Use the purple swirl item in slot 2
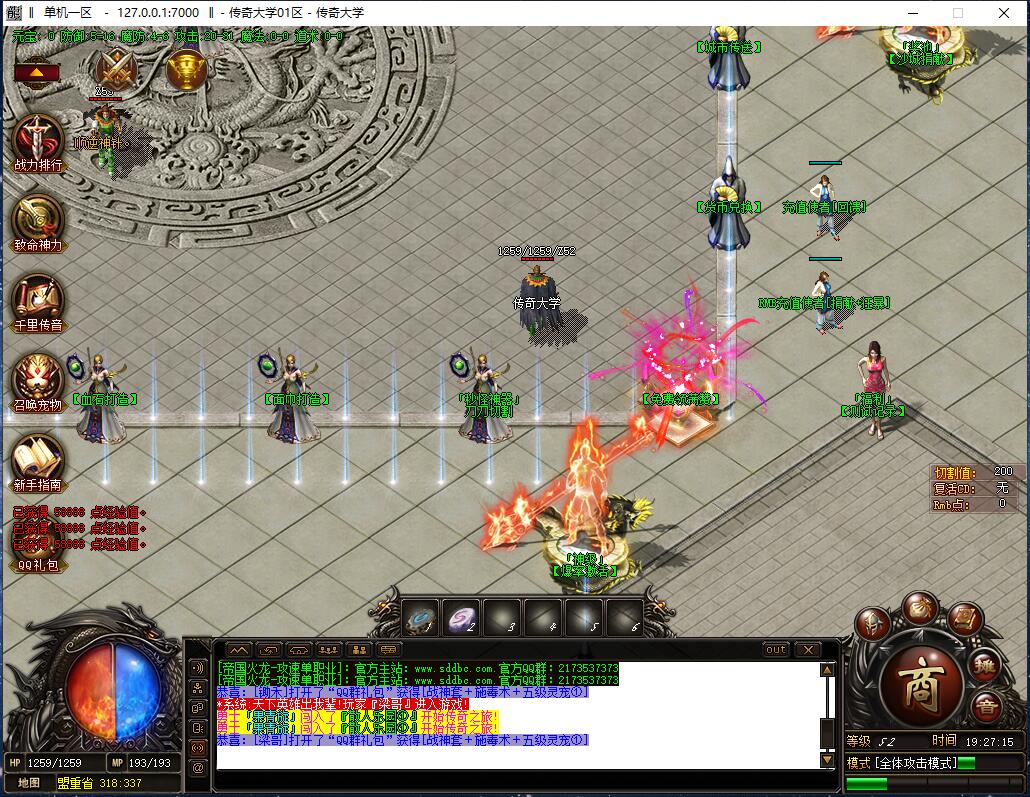Screen dimensions: 1030x797 tap(461, 617)
